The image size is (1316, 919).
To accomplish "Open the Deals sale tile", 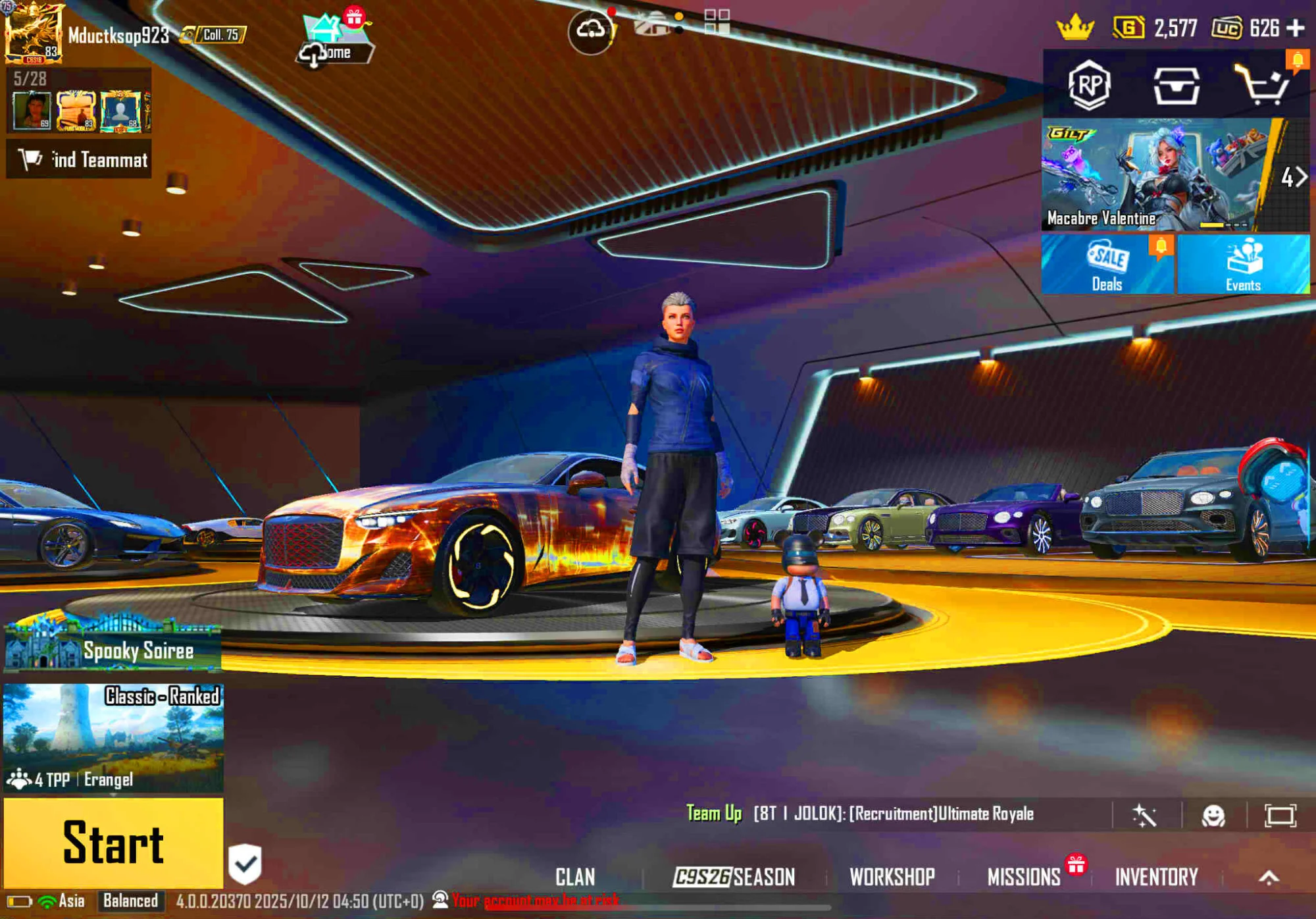I will [1107, 265].
